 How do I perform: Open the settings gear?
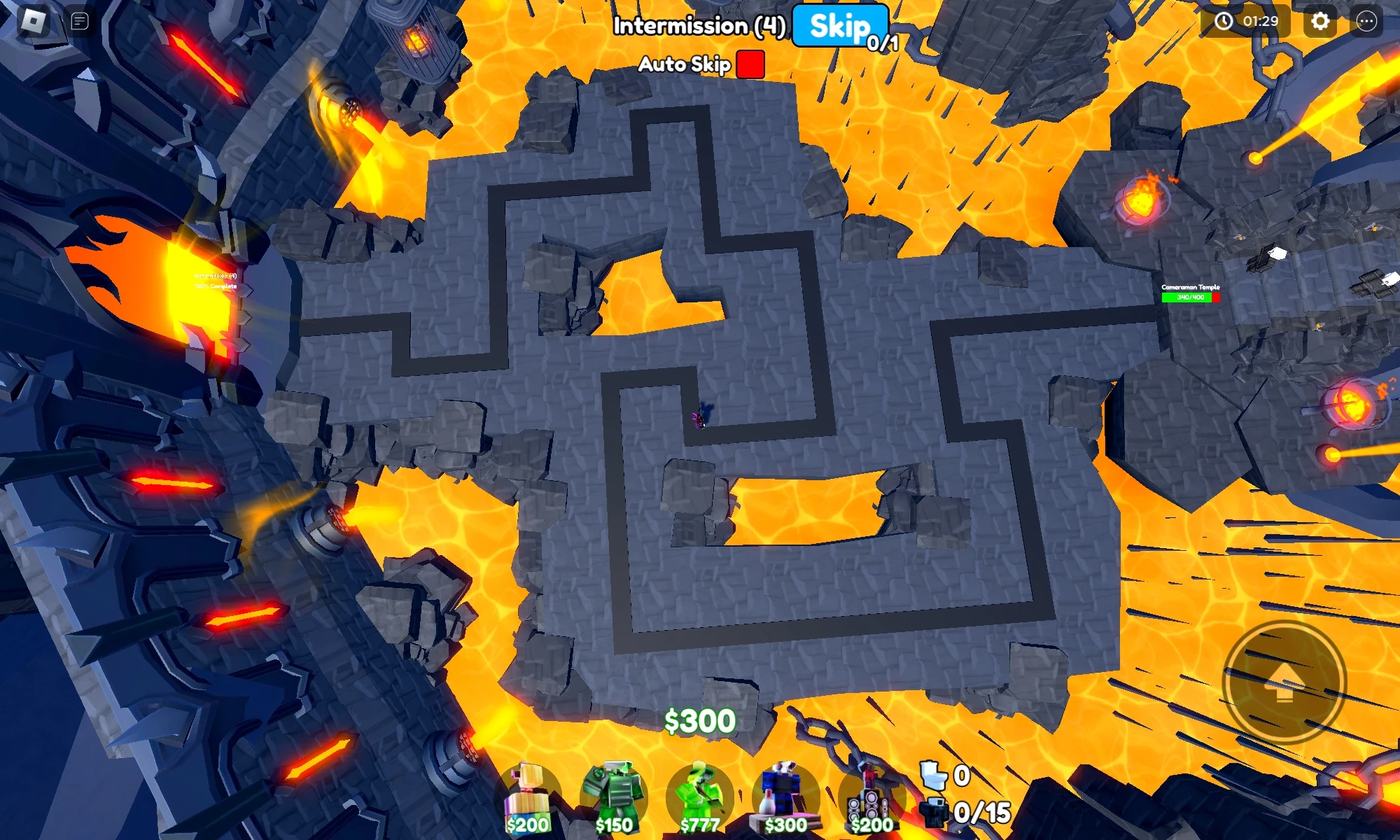1319,21
